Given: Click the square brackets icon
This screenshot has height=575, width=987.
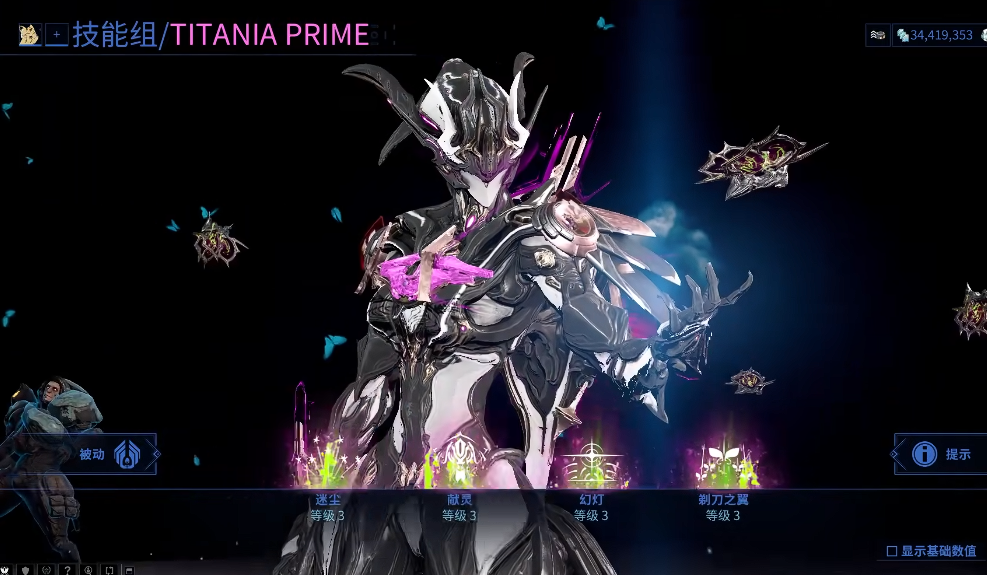Looking at the screenshot, I should click(108, 570).
